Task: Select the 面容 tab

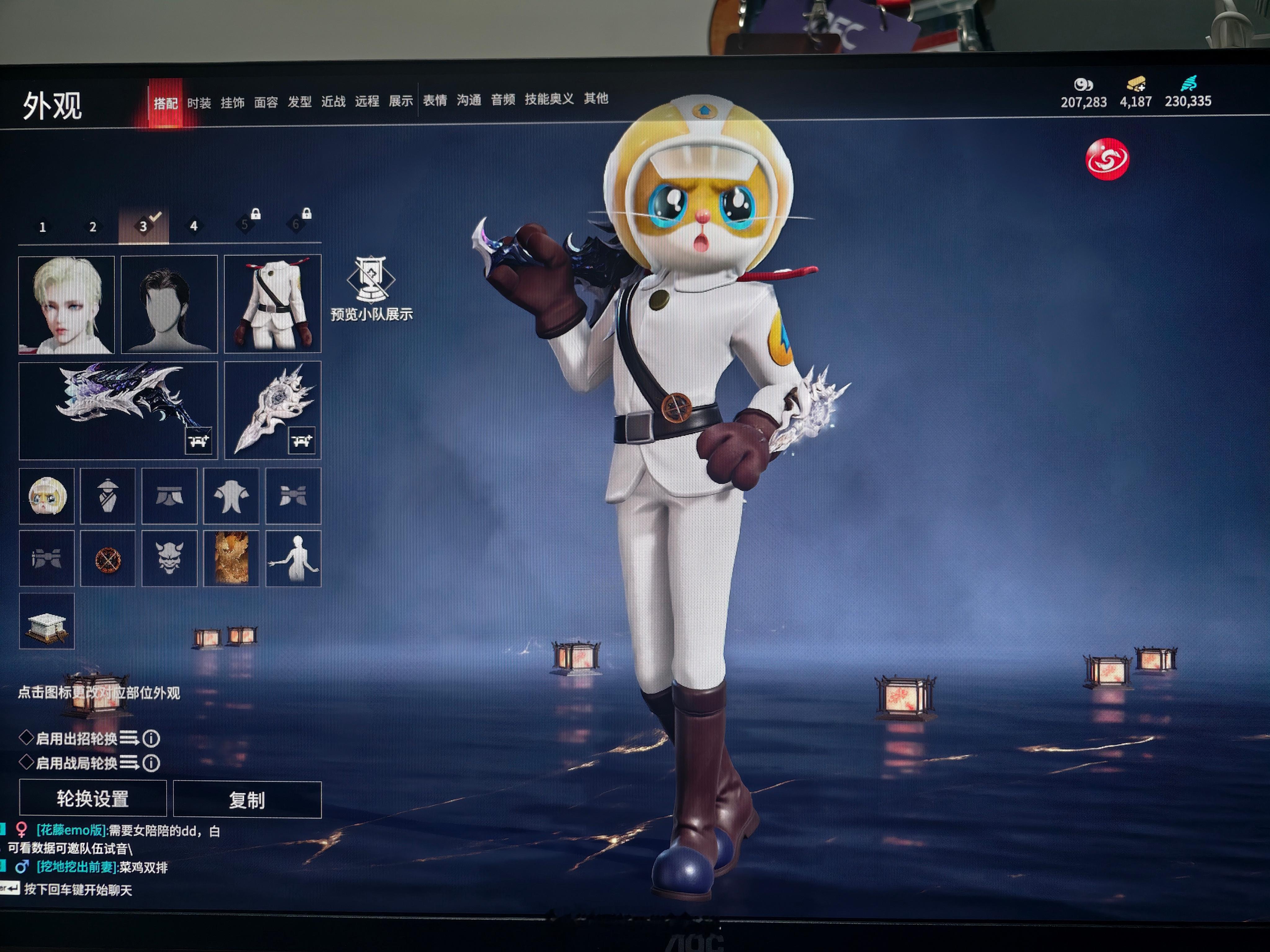Action: [266, 102]
